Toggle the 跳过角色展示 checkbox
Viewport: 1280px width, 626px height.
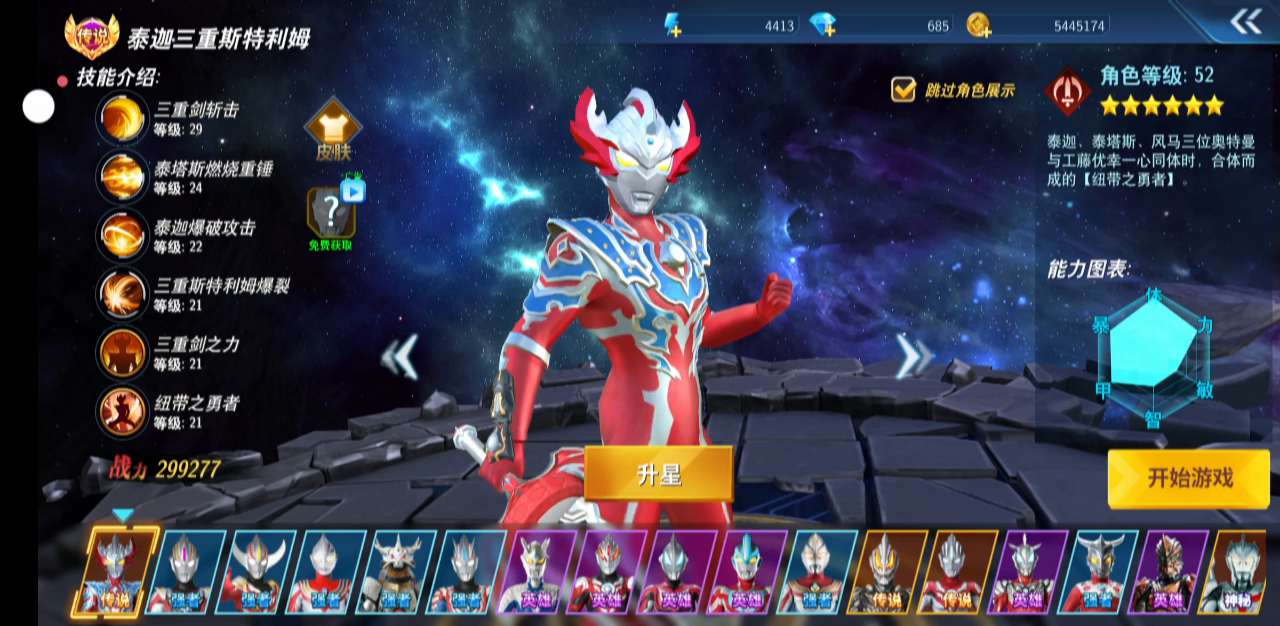(904, 90)
